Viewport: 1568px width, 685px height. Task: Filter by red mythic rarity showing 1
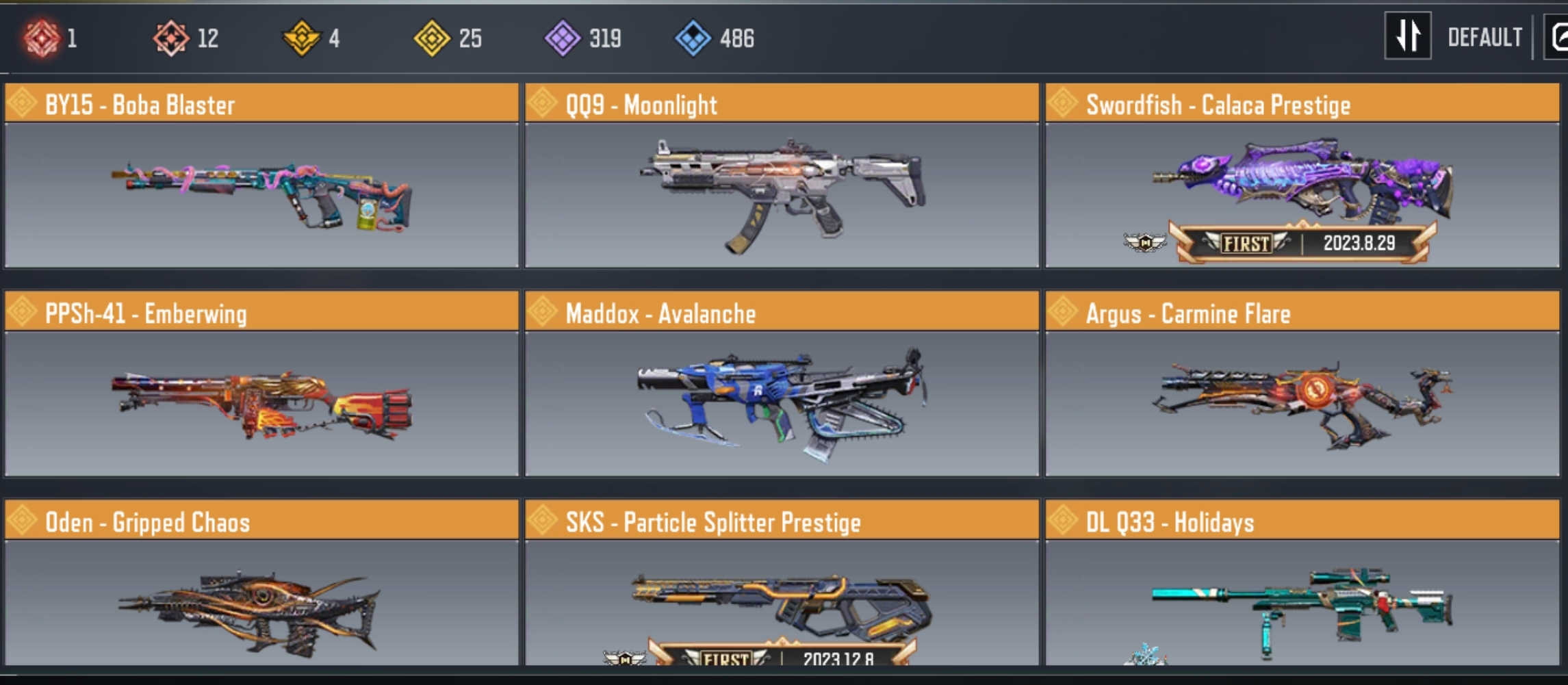(x=42, y=38)
